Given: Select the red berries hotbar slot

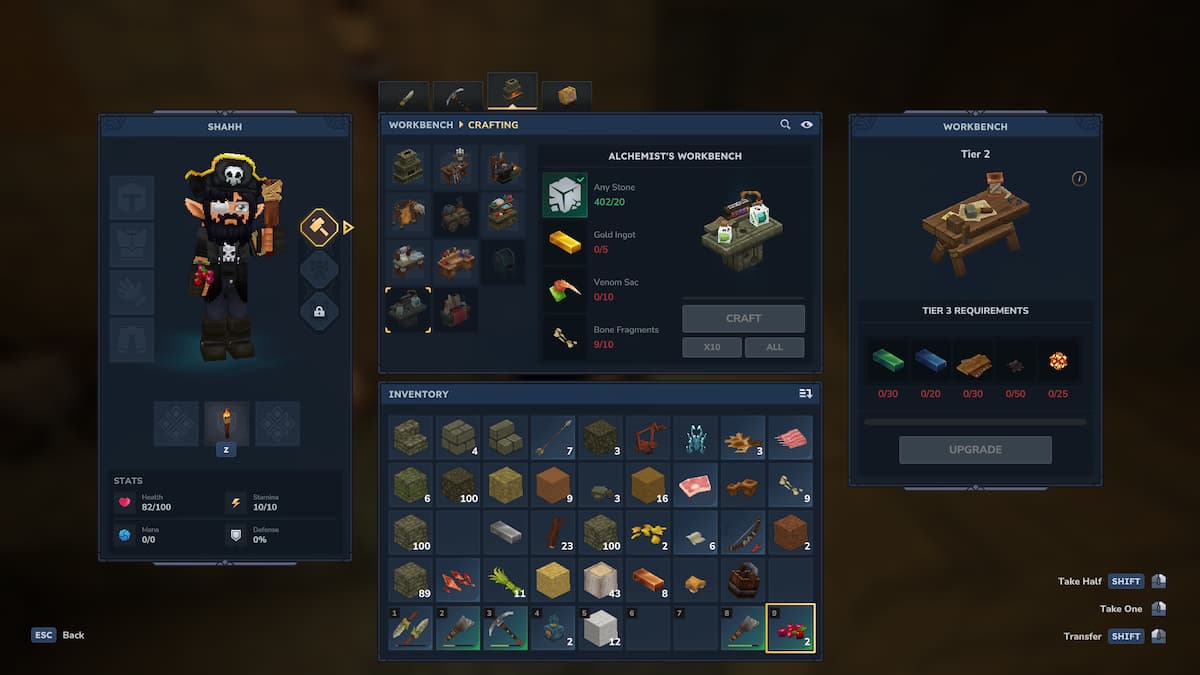Looking at the screenshot, I should (790, 628).
